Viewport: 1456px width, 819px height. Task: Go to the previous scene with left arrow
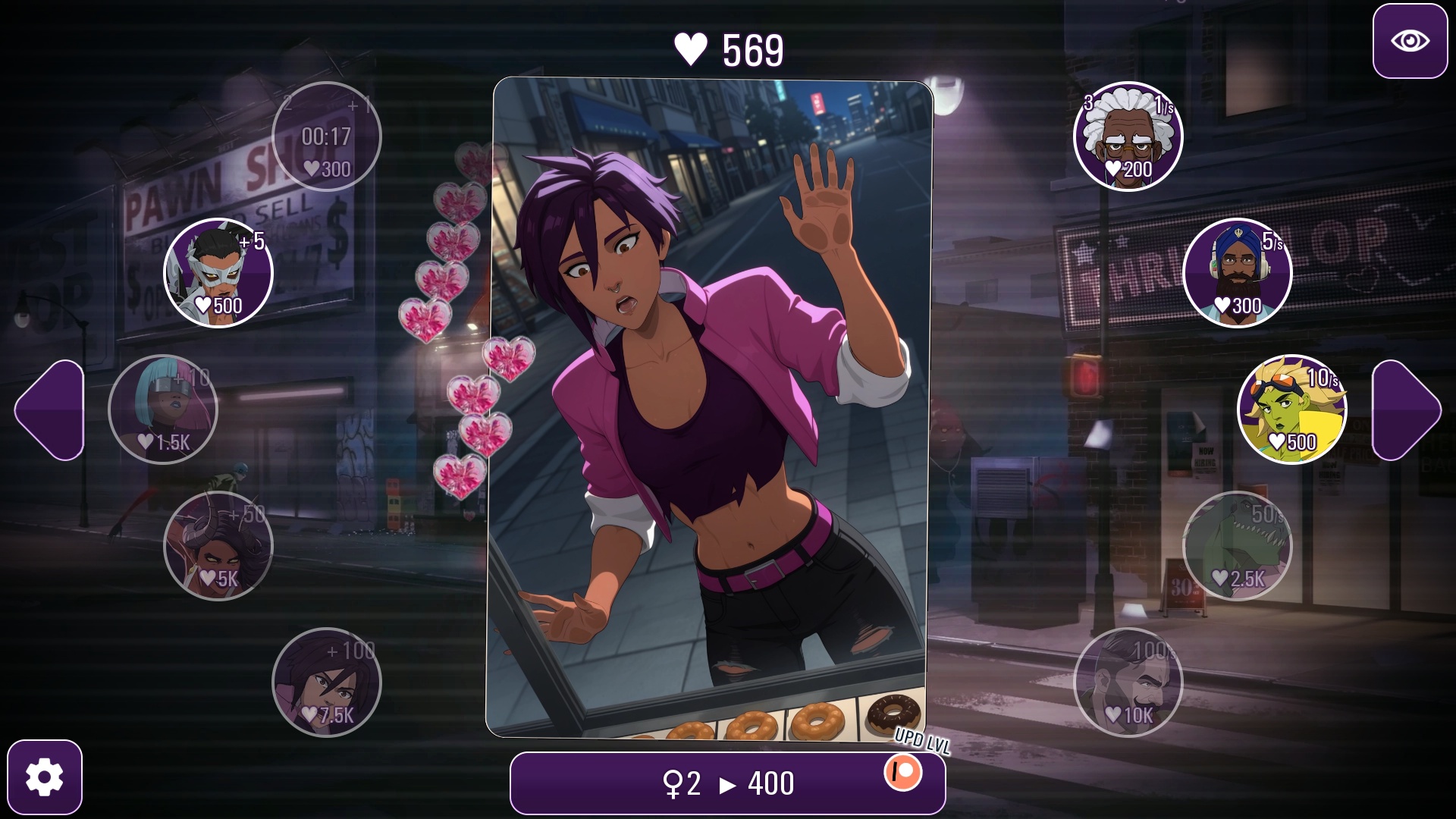click(x=49, y=409)
